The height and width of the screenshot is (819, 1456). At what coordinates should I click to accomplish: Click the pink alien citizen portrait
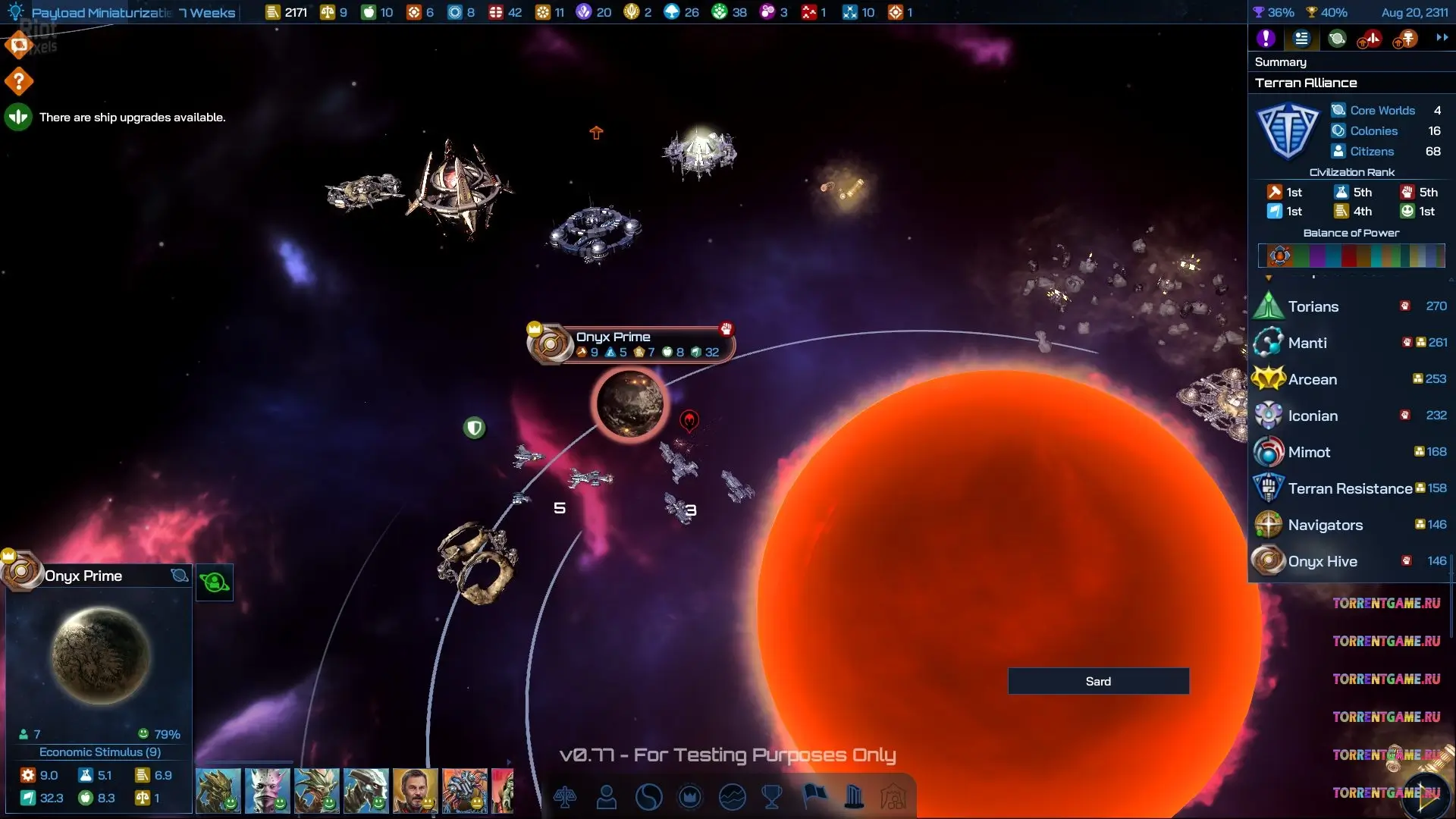(267, 791)
